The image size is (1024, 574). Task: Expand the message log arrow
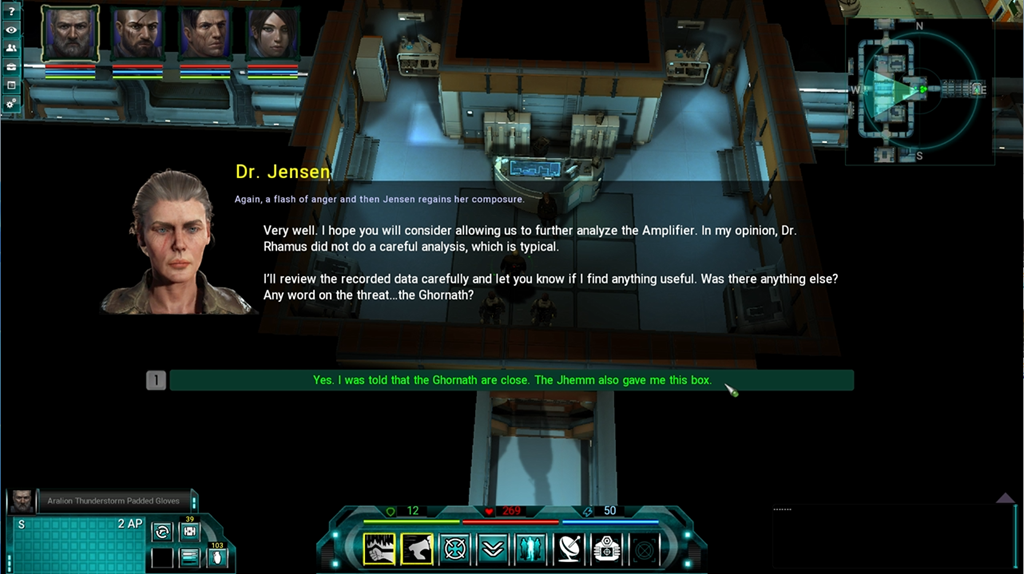pyautogui.click(x=1005, y=497)
